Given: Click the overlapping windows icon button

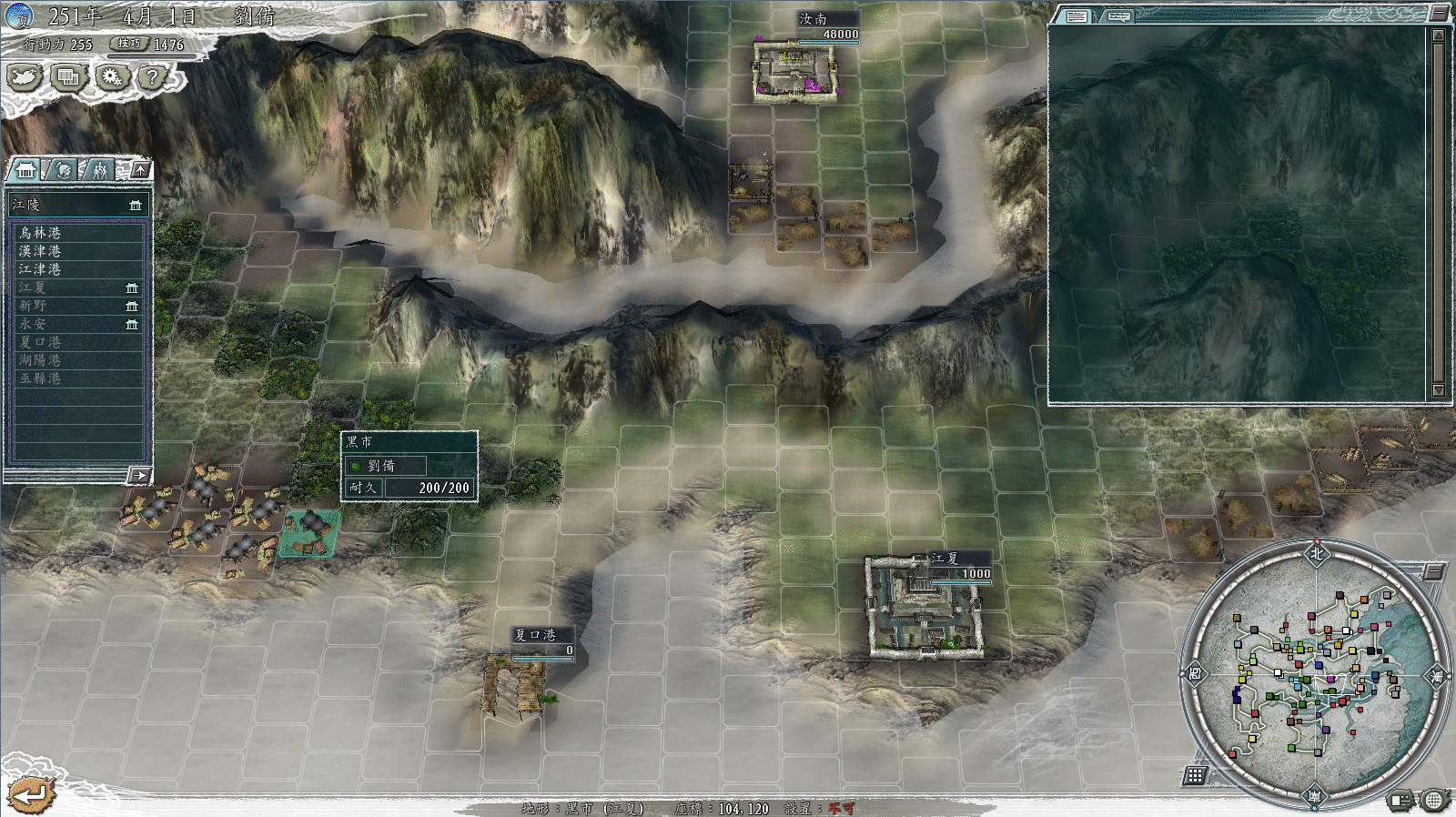Looking at the screenshot, I should click(67, 78).
